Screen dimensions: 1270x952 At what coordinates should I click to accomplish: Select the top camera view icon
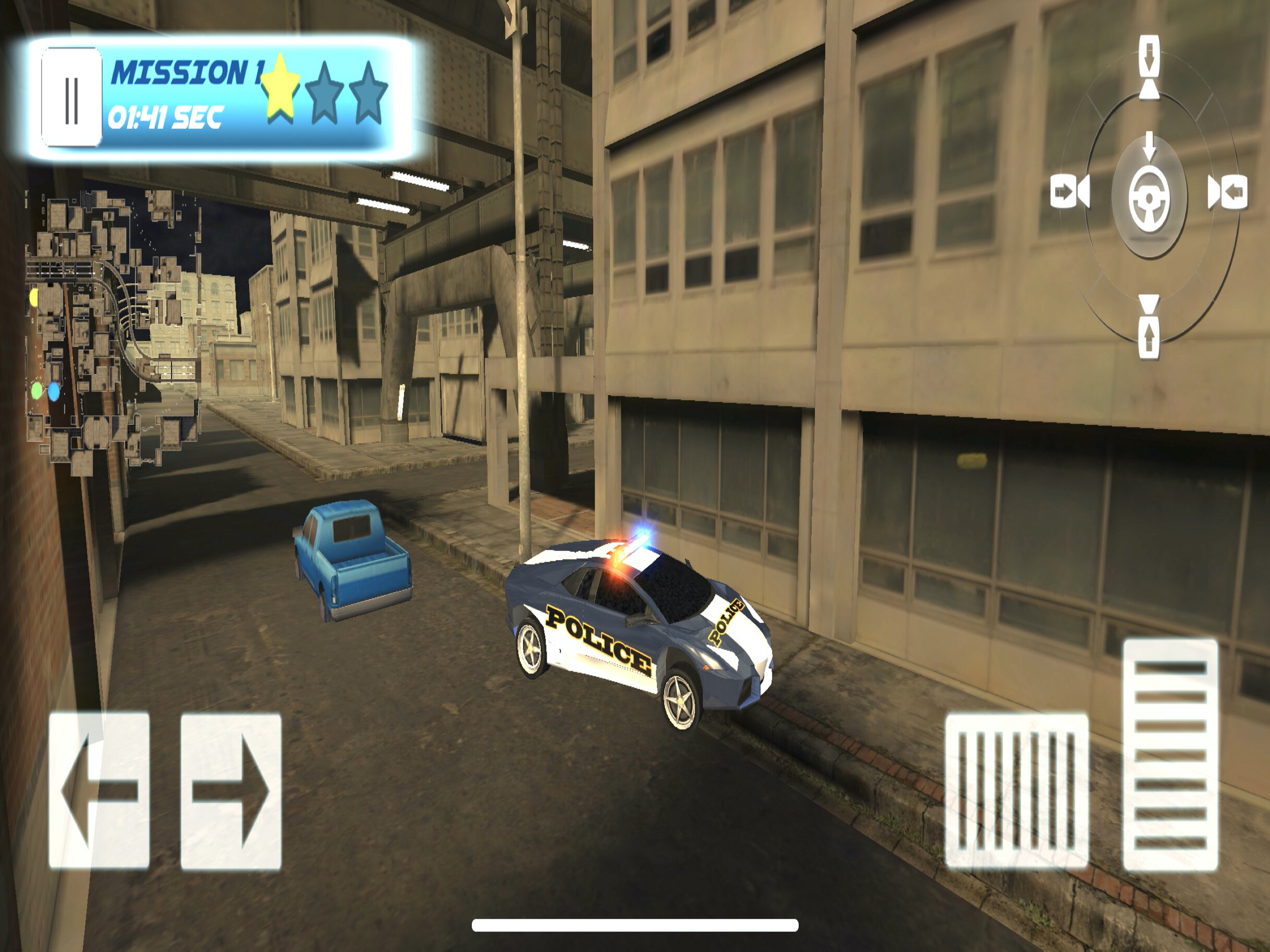[x=1149, y=68]
